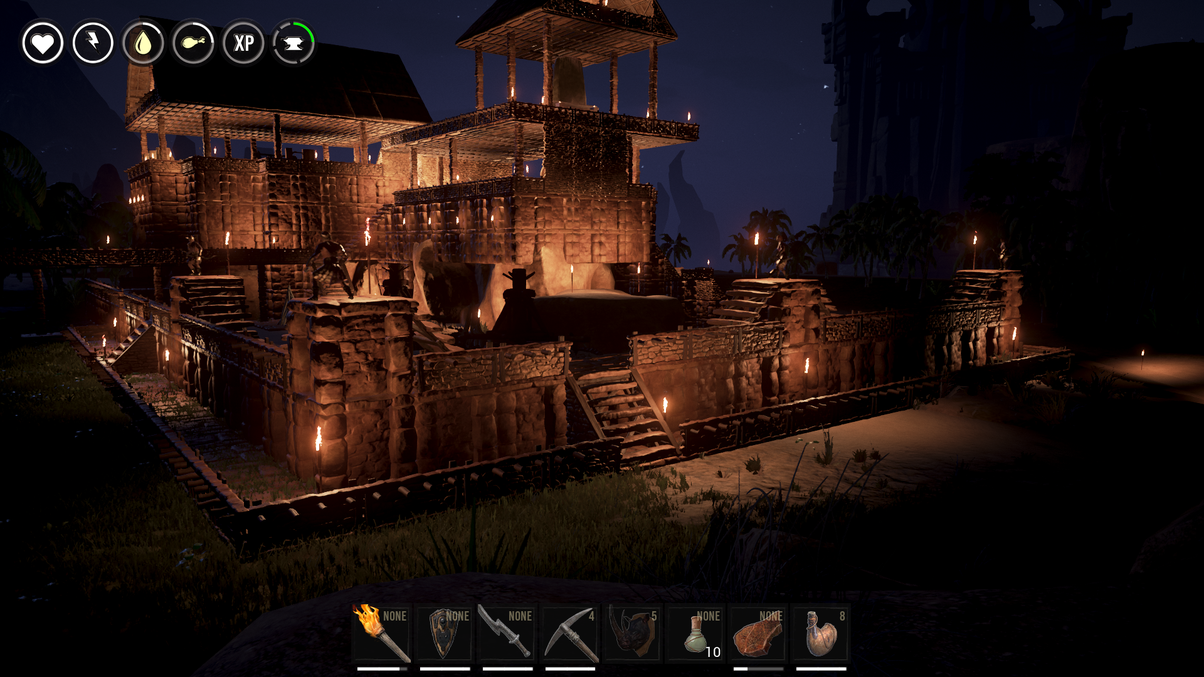This screenshot has height=677, width=1204.
Task: Choose the sword hotbar slot
Action: pos(507,634)
